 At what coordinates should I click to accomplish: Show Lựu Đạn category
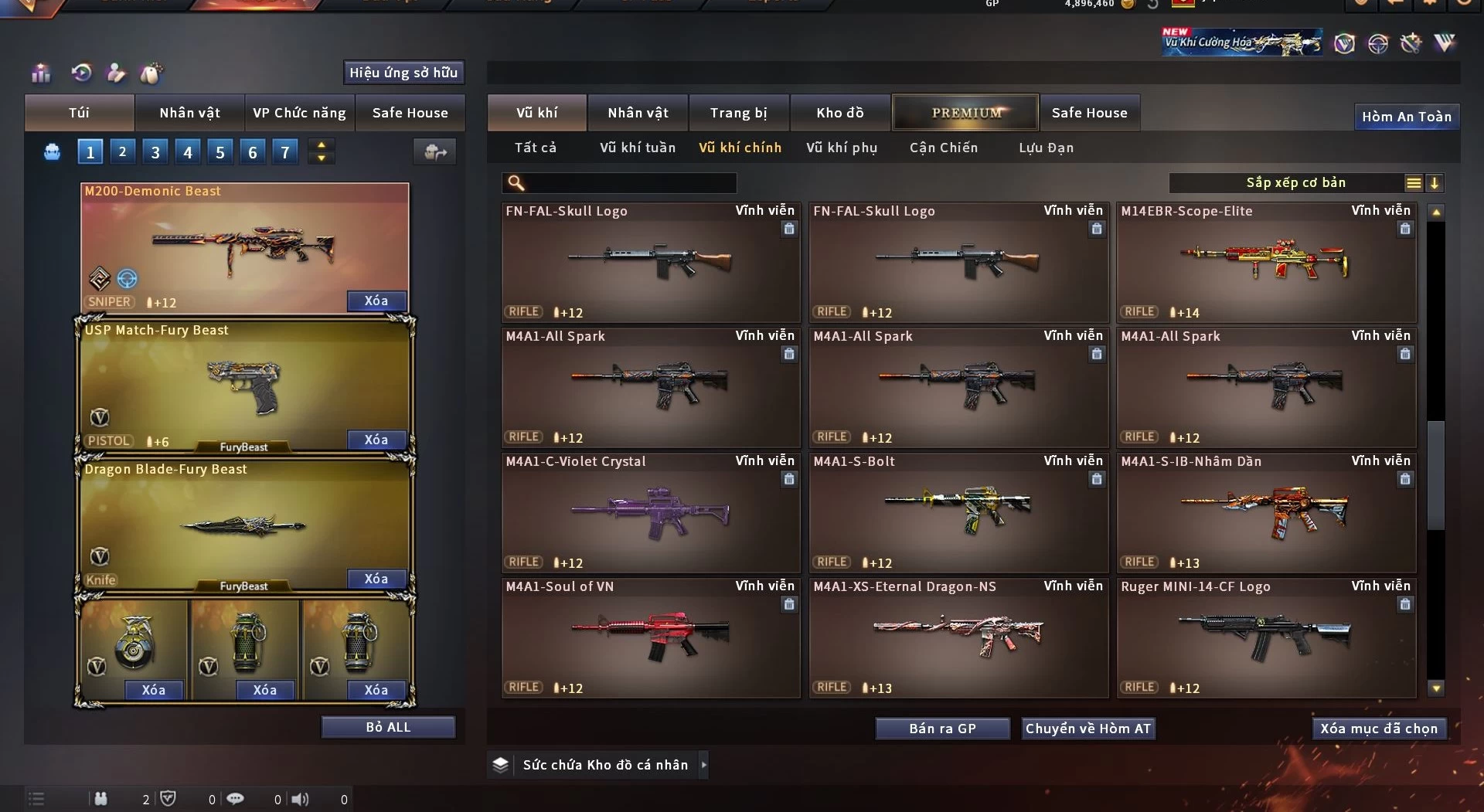[1046, 148]
